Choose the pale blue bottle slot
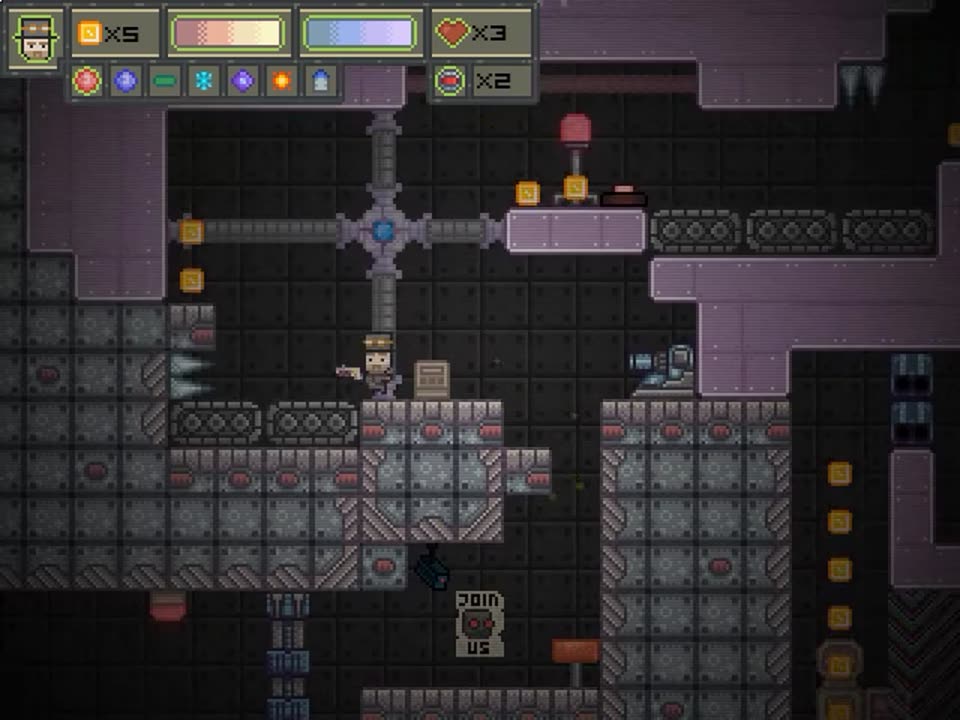Viewport: 960px width, 720px height. pos(320,80)
